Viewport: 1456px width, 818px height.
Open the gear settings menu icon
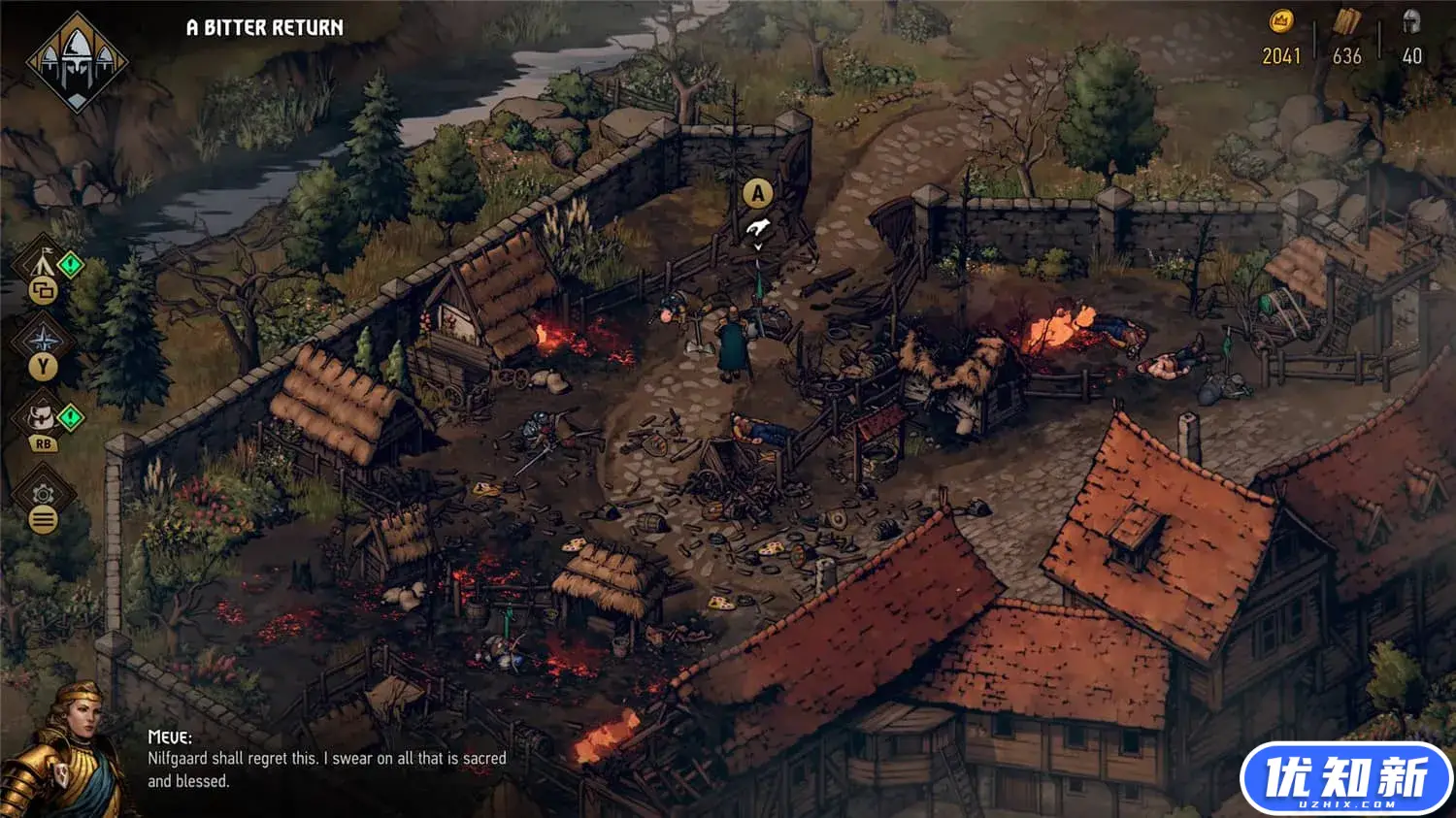[43, 494]
